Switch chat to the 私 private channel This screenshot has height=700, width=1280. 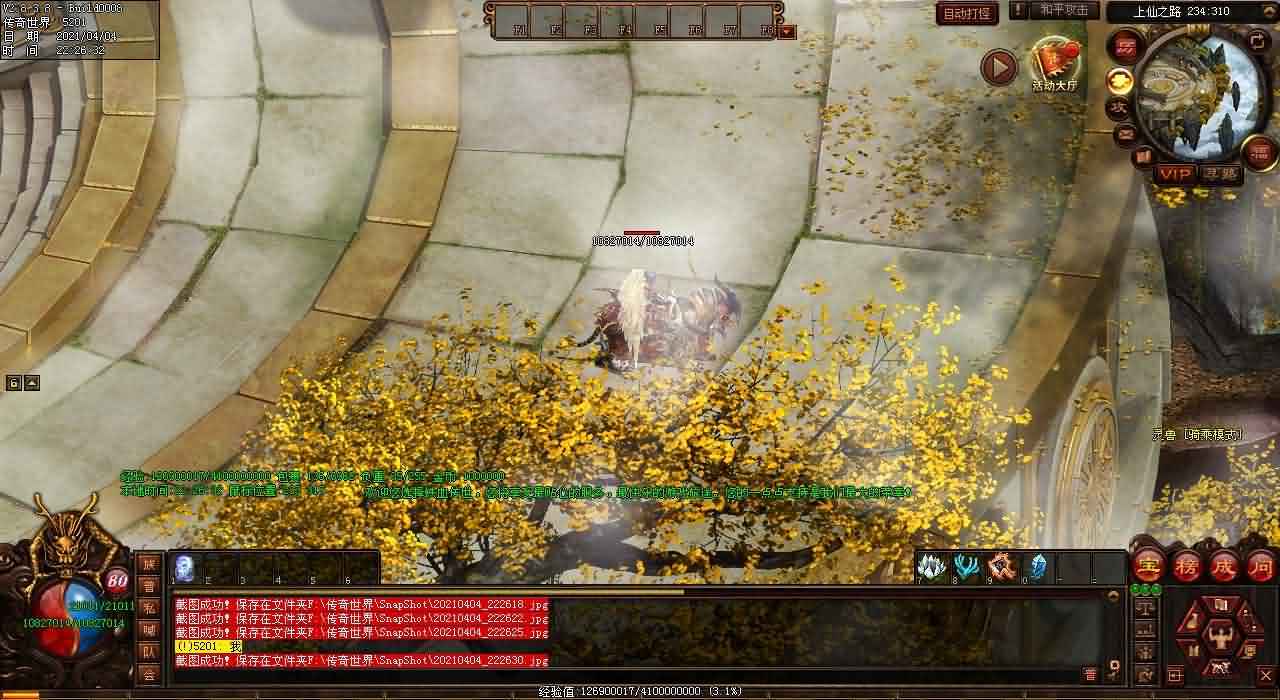tap(149, 607)
